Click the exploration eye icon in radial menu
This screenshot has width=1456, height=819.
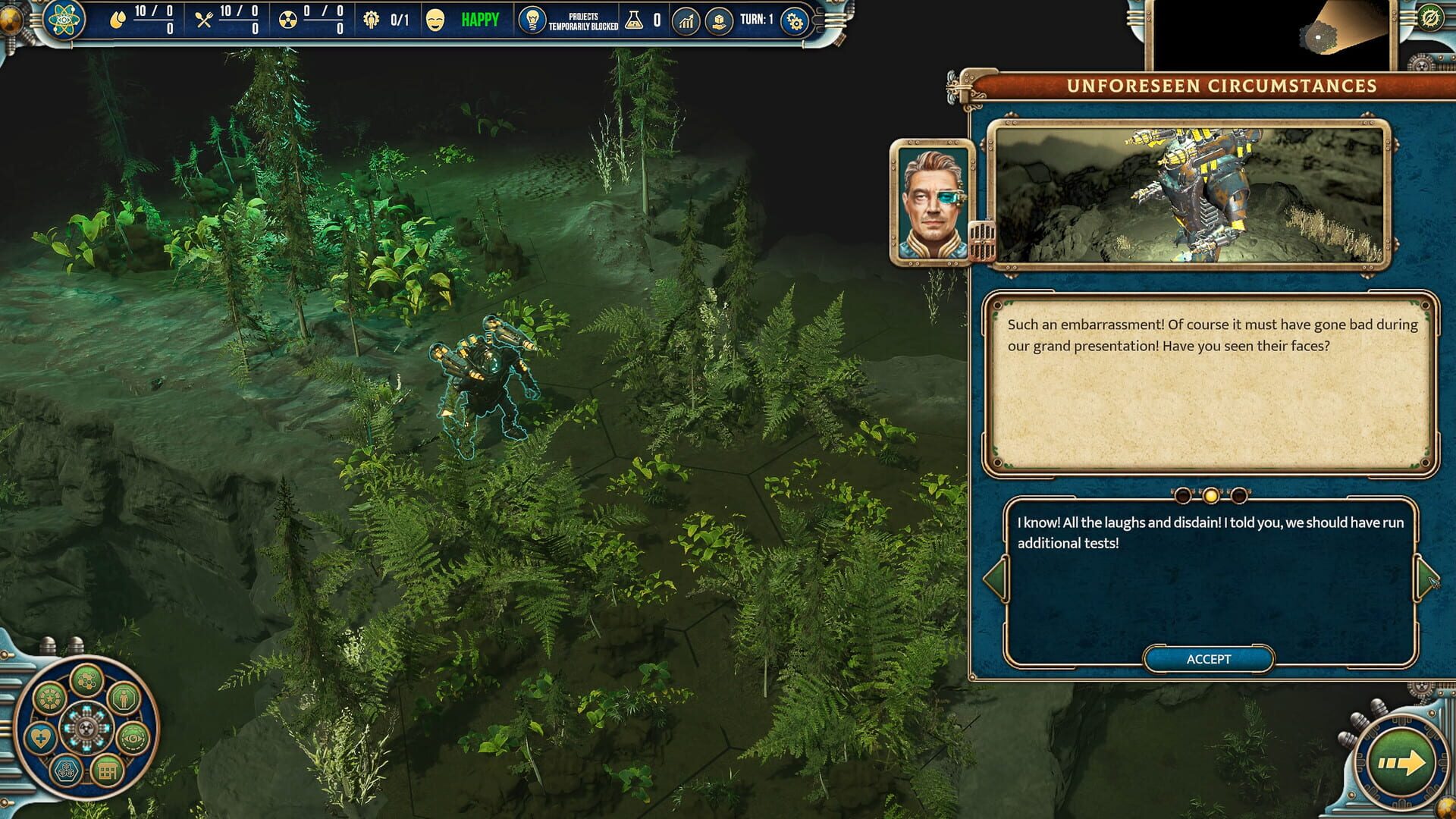(x=133, y=739)
